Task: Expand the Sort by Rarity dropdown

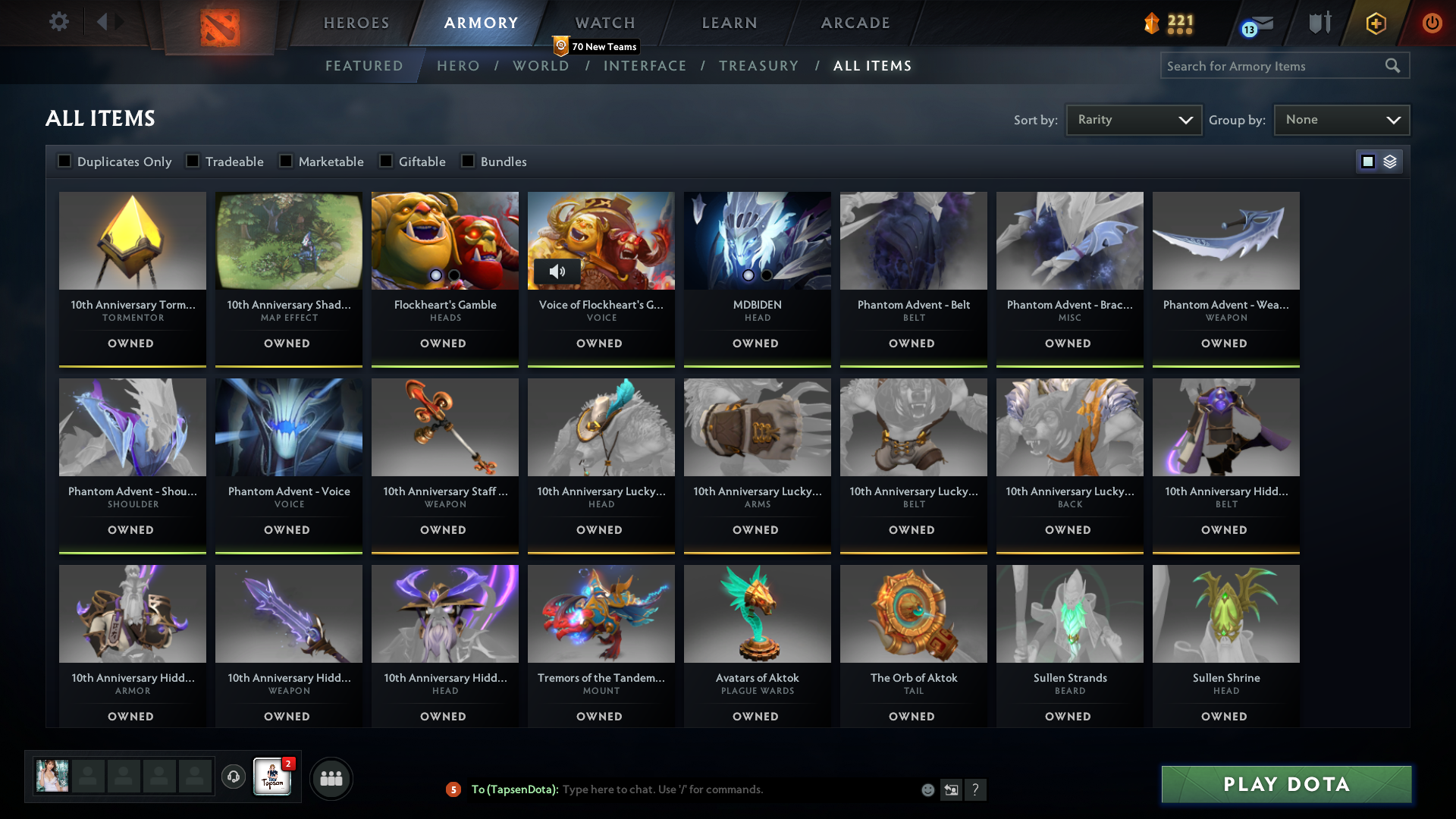Action: coord(1133,119)
